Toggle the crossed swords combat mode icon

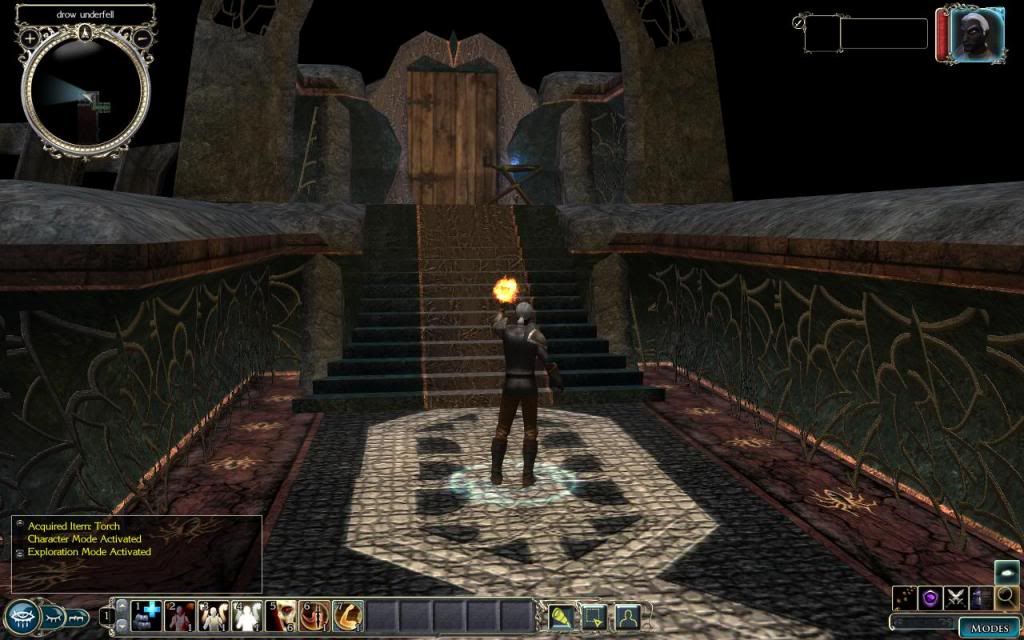pos(955,597)
